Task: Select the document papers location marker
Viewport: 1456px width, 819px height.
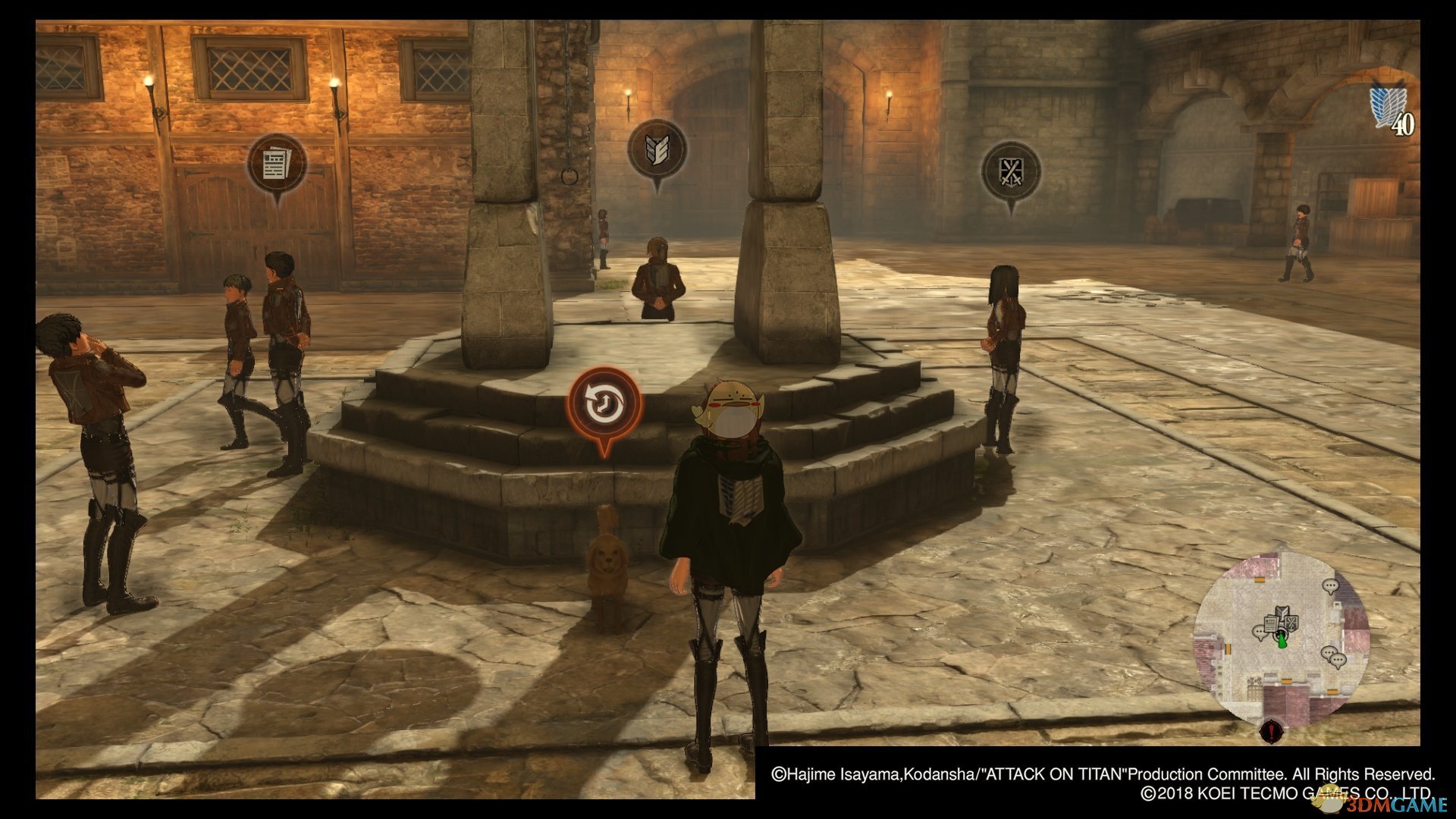Action: (277, 164)
